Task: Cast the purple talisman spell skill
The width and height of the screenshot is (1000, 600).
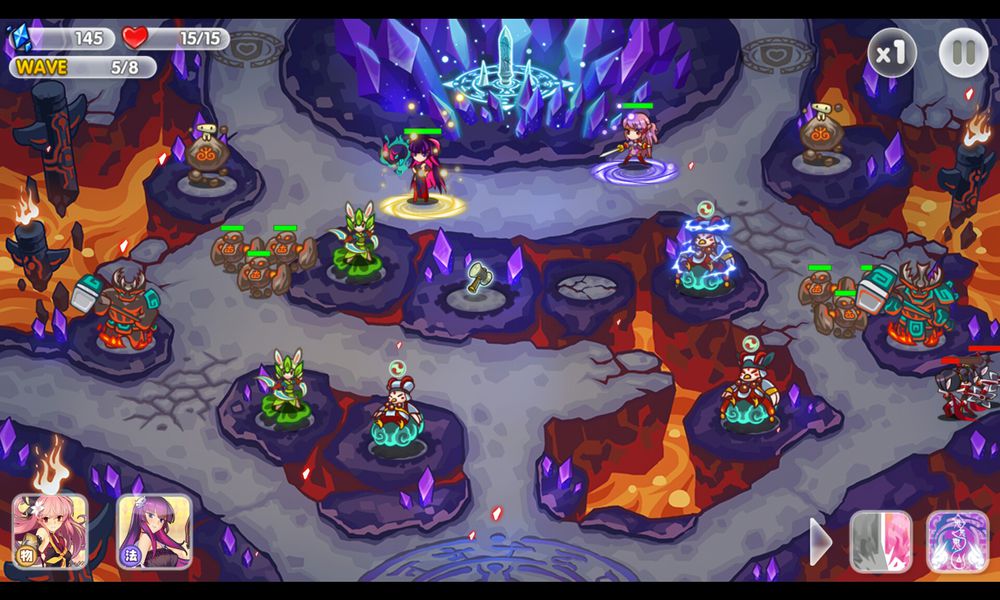Action: pyautogui.click(x=957, y=541)
